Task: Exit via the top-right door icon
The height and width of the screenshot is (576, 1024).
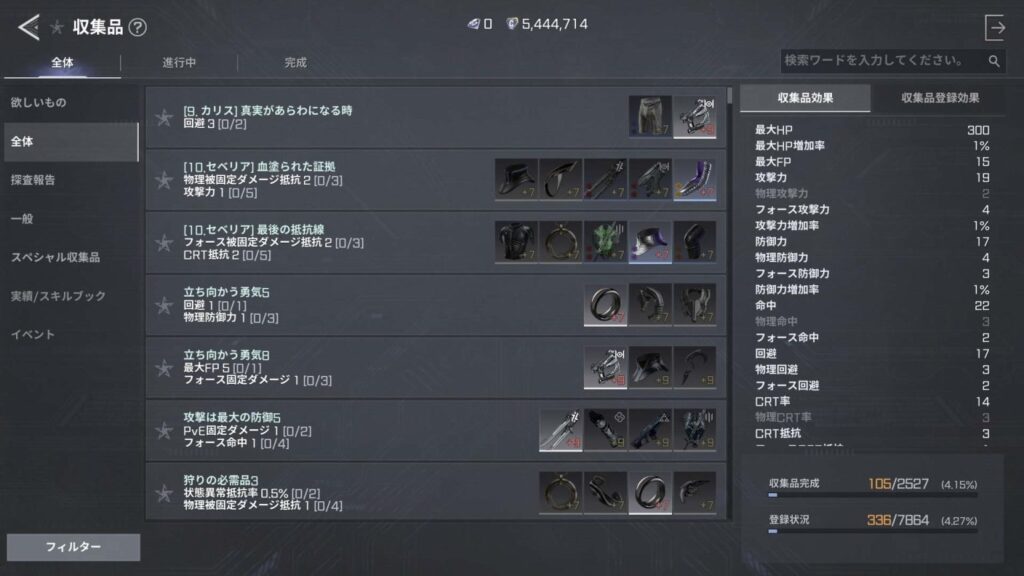Action: tap(995, 27)
